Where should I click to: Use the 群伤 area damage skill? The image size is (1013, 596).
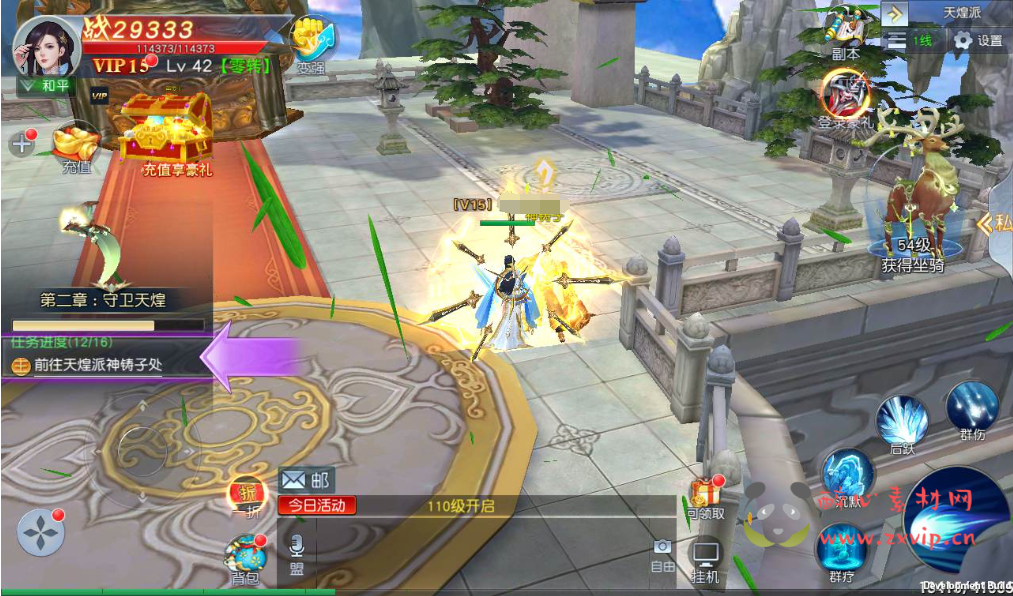pyautogui.click(x=972, y=410)
